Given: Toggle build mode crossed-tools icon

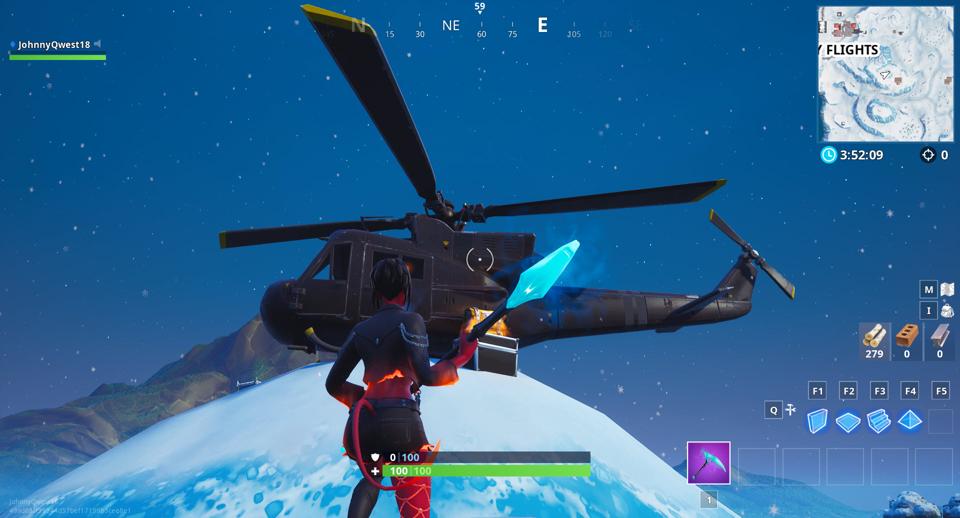Looking at the screenshot, I should pyautogui.click(x=791, y=409).
